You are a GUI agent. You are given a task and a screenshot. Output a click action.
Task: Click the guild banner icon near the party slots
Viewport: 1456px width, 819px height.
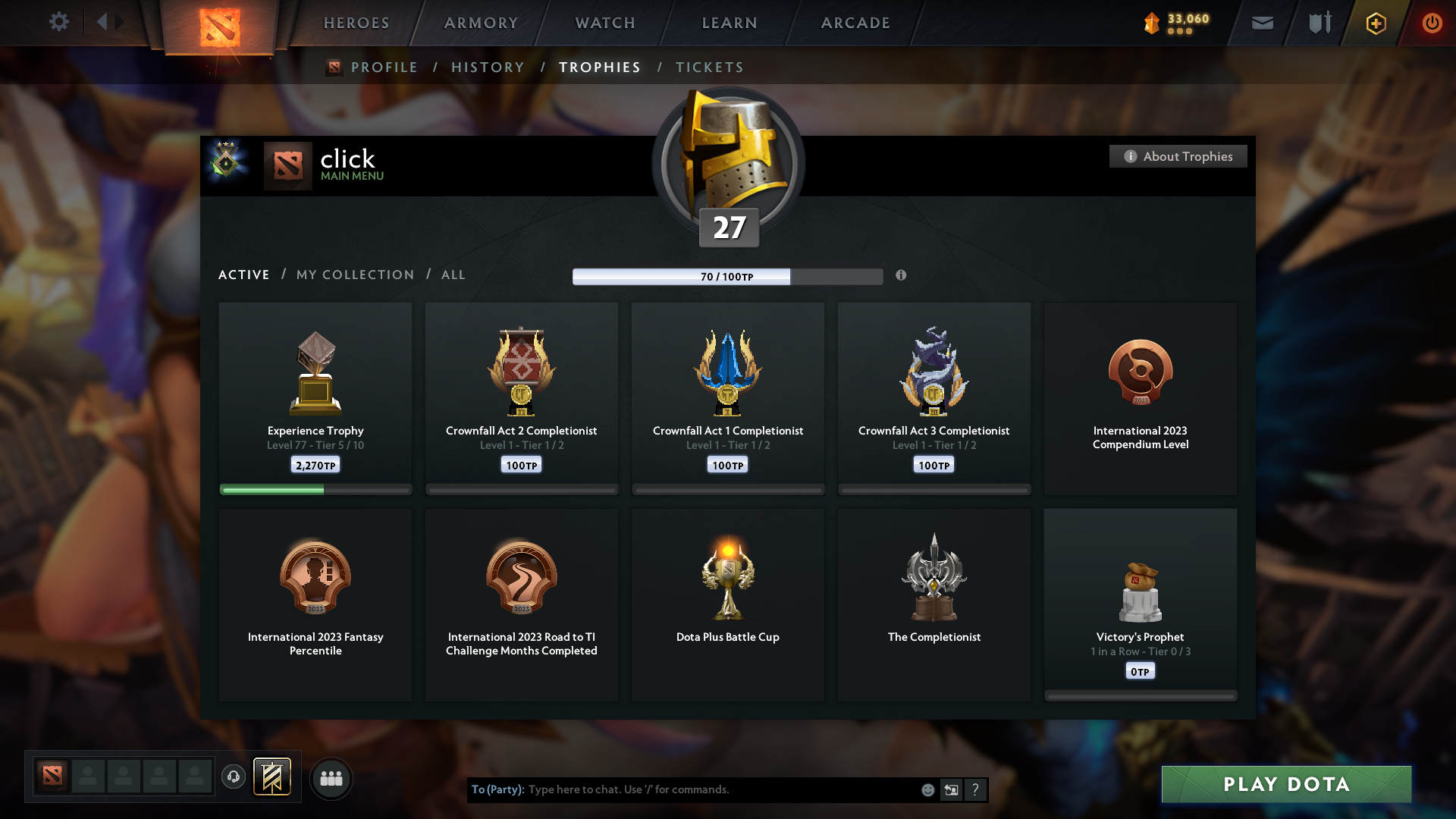(273, 777)
